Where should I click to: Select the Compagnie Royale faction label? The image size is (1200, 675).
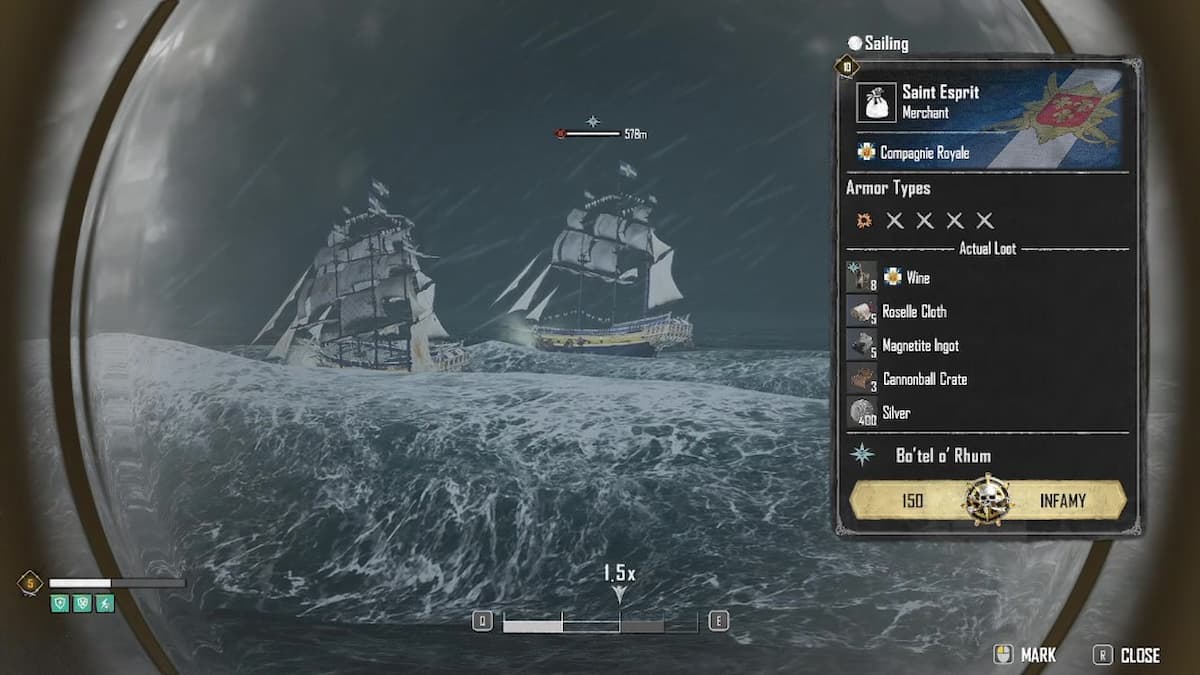click(x=924, y=153)
